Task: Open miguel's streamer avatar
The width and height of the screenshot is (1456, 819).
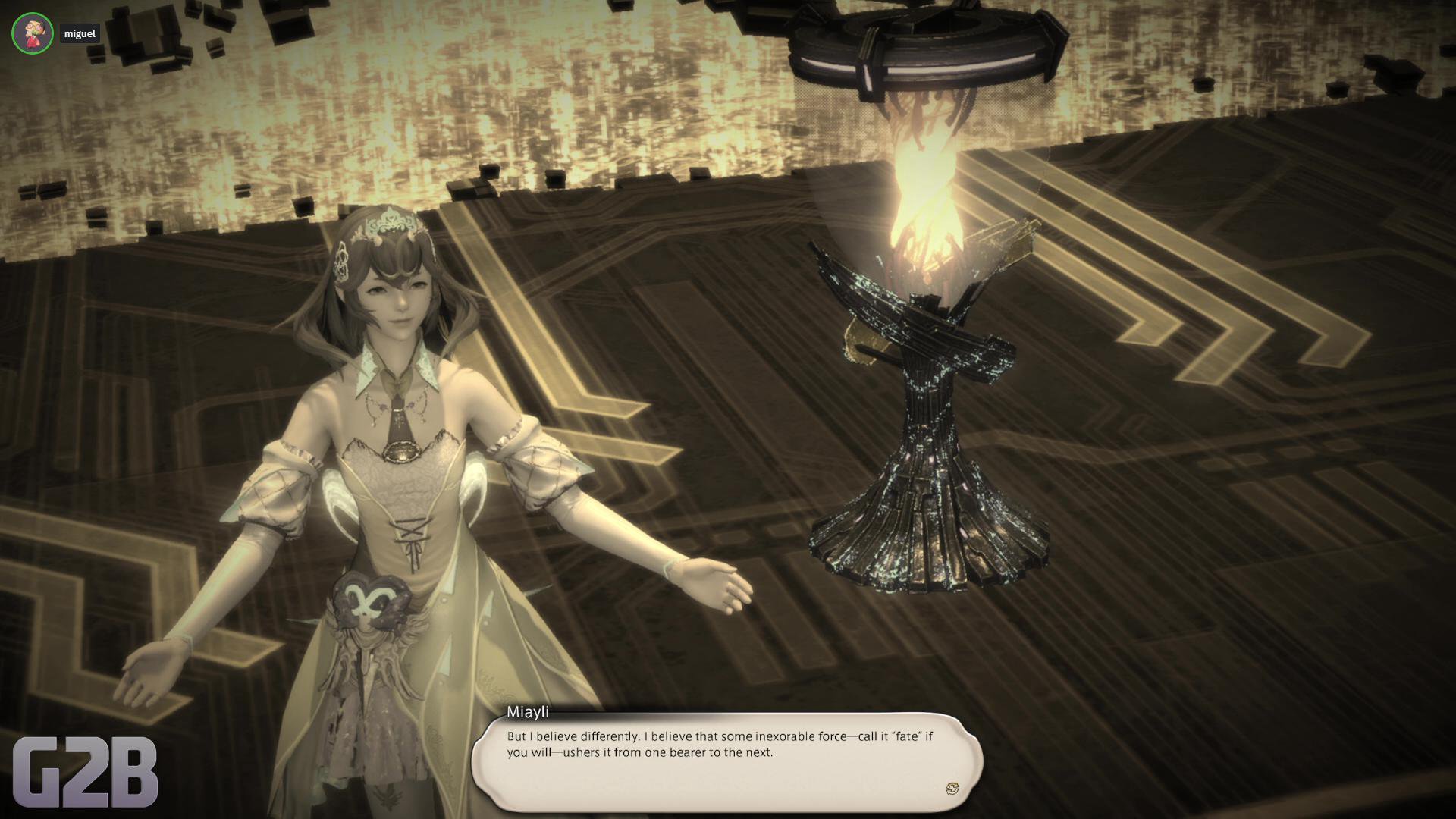Action: coord(32,33)
